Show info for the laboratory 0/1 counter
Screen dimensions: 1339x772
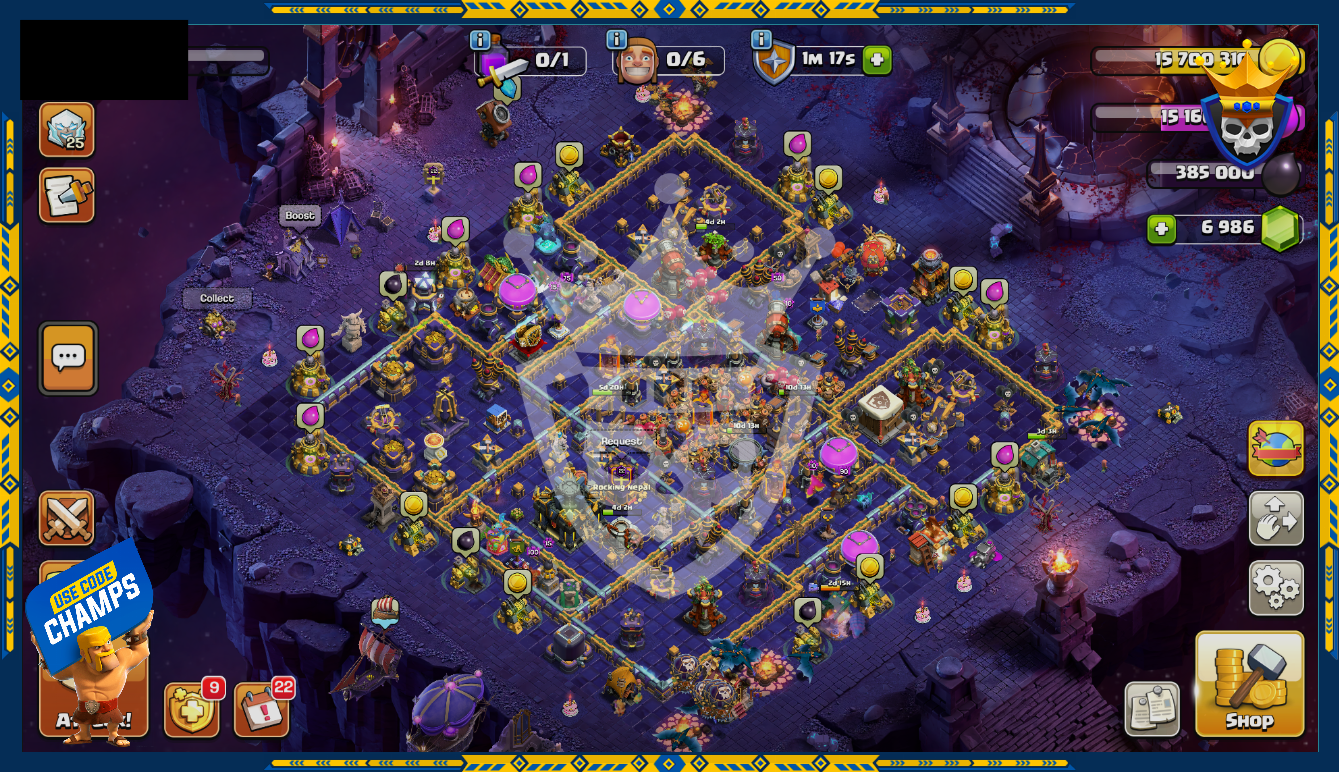point(481,41)
